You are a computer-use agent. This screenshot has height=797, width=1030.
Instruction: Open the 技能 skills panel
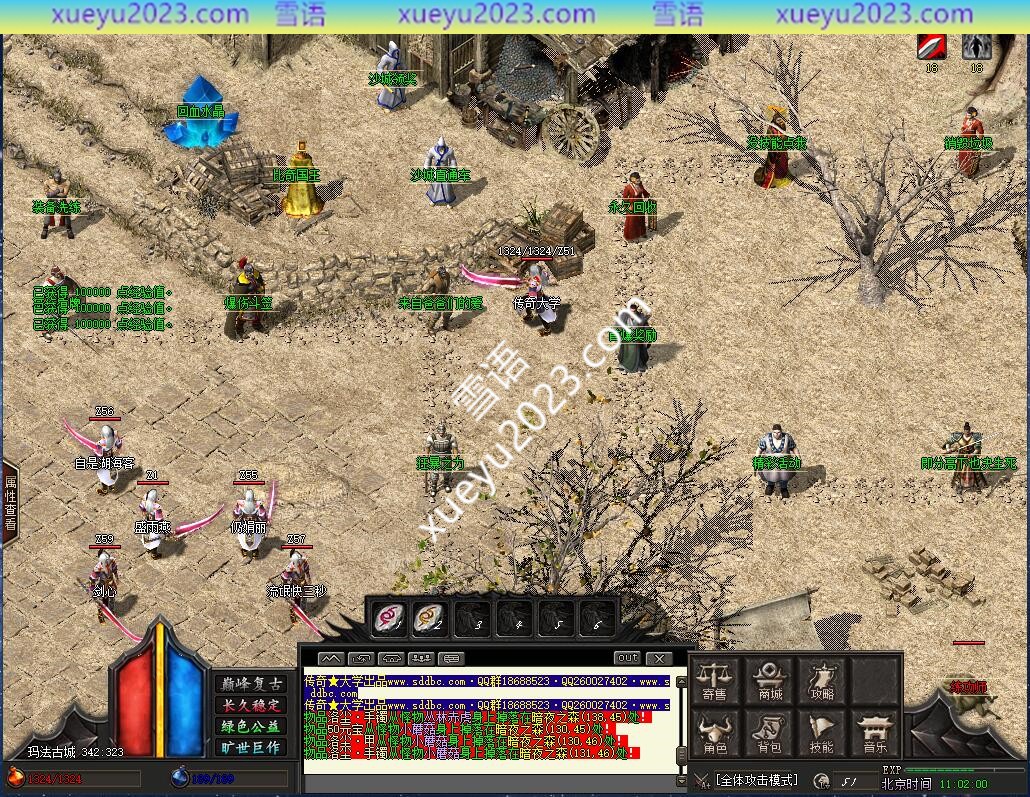pos(823,733)
